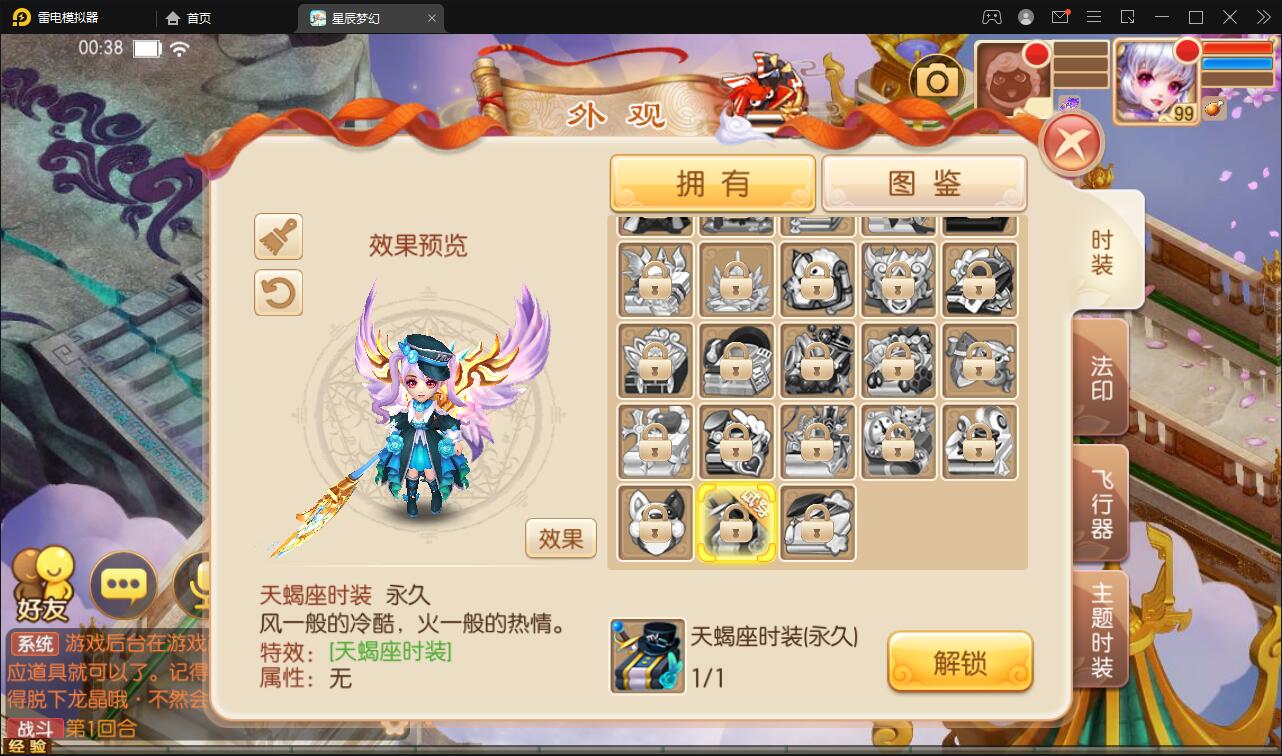
Task: Select the gold-highlighted locked costume in the grid
Action: (736, 522)
